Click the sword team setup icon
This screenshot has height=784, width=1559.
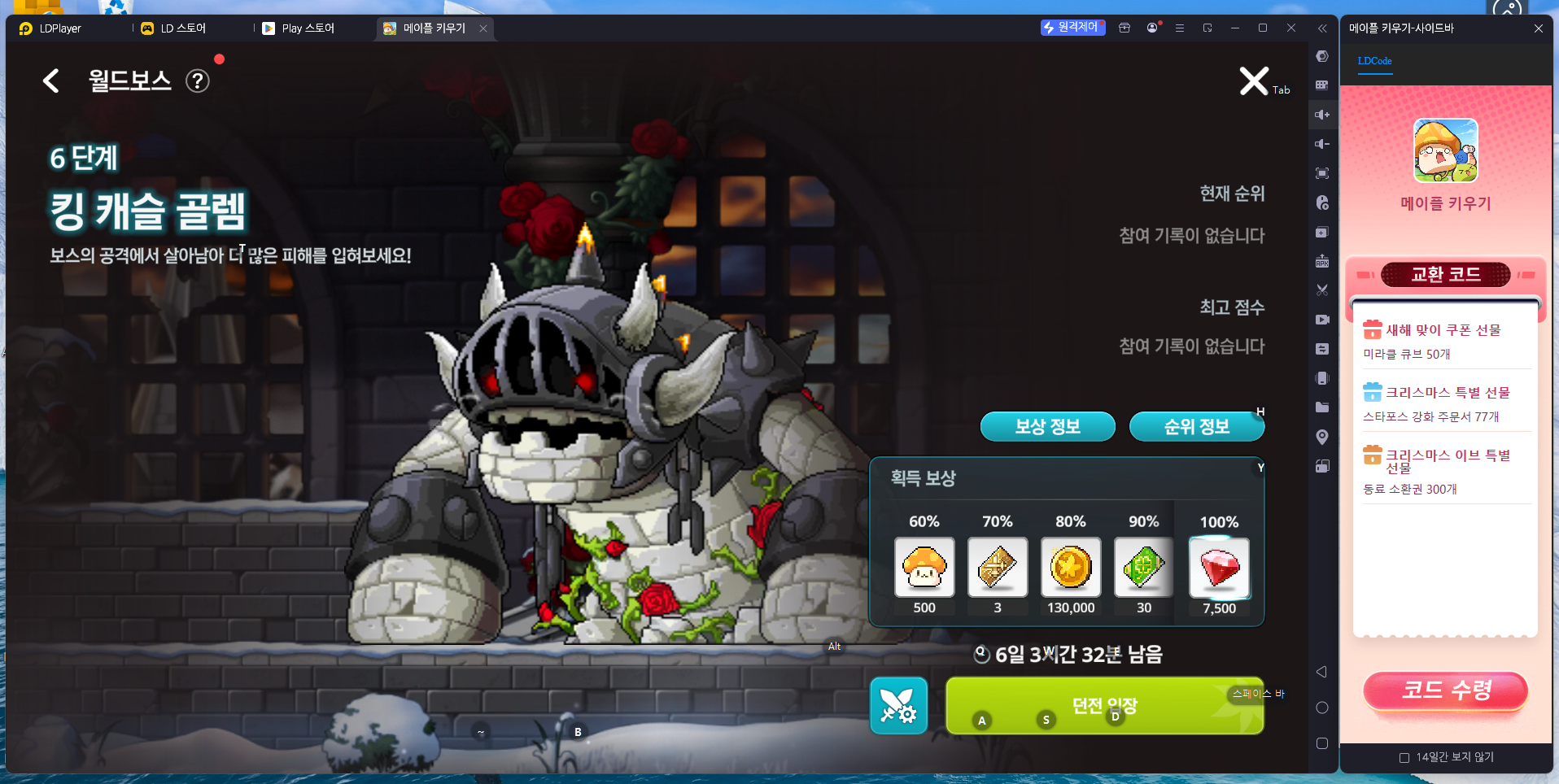(x=898, y=705)
